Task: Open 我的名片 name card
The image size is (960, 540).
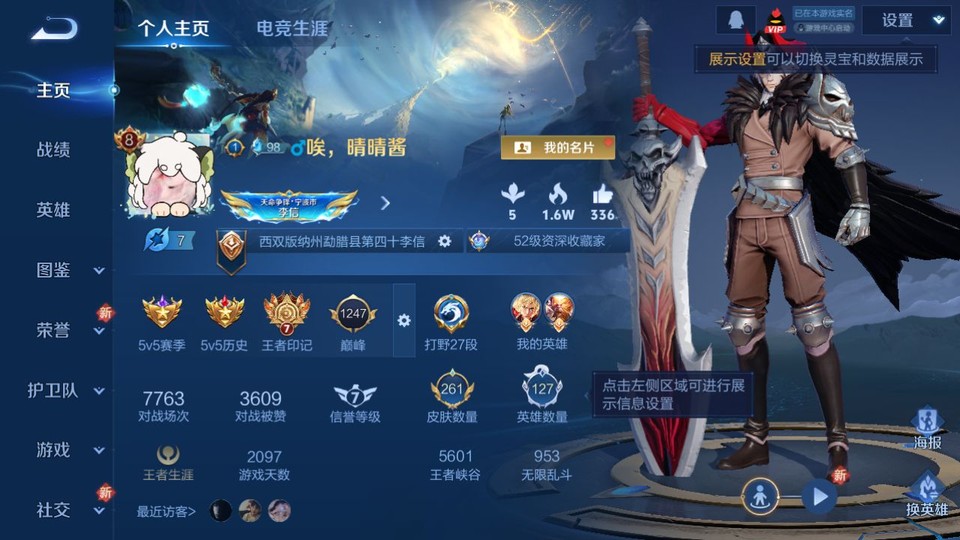Action: click(557, 148)
